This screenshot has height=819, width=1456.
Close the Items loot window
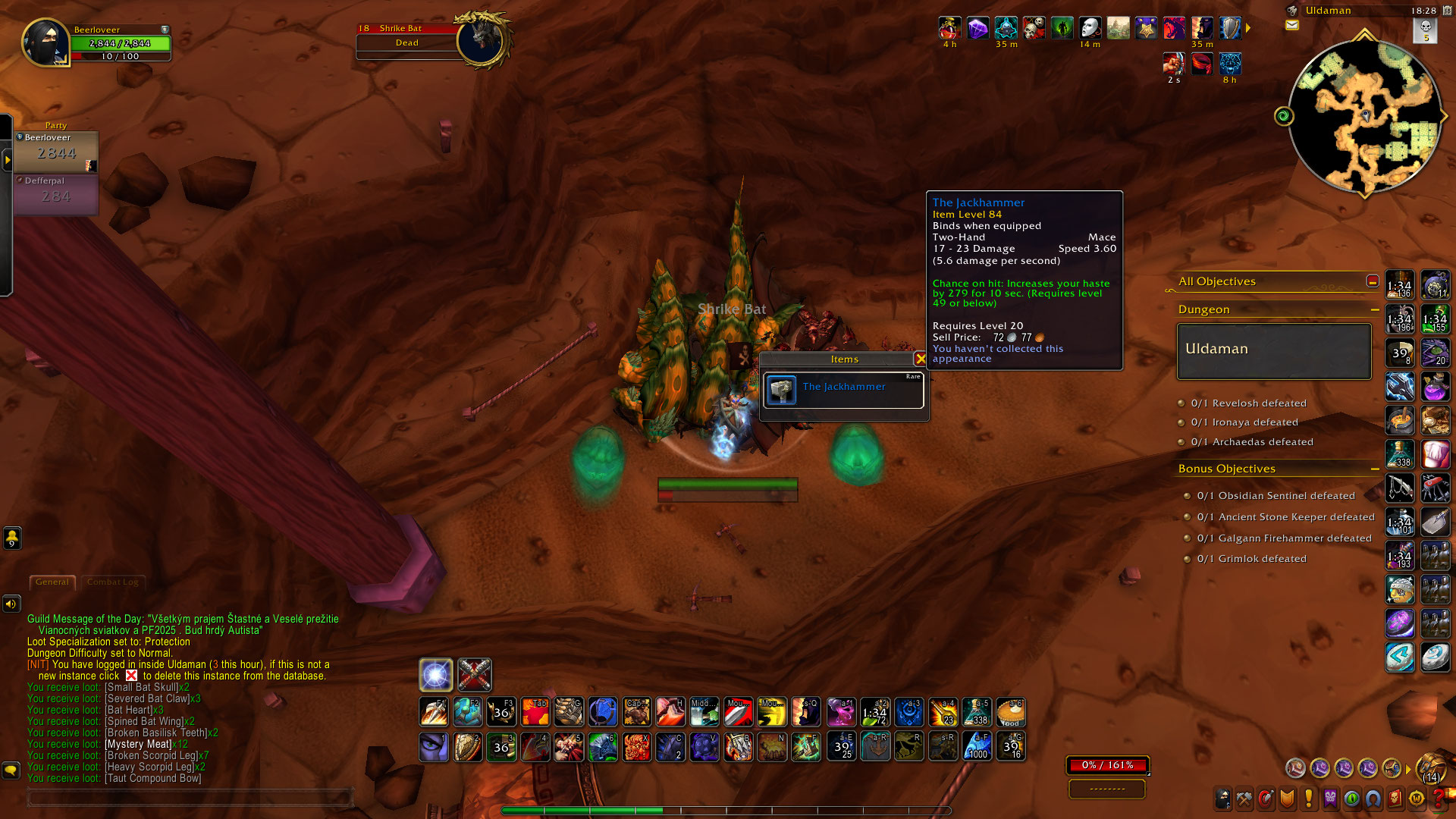coord(920,359)
